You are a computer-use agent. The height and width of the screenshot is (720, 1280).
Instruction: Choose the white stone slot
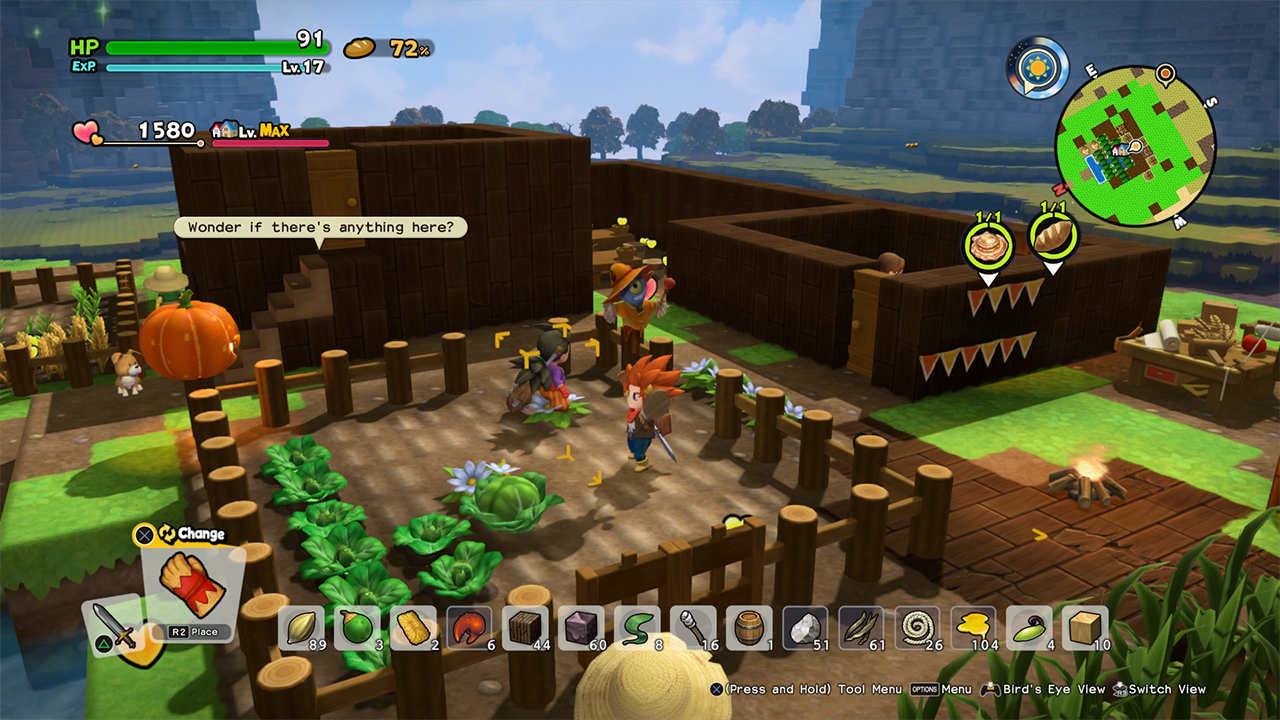pyautogui.click(x=806, y=628)
